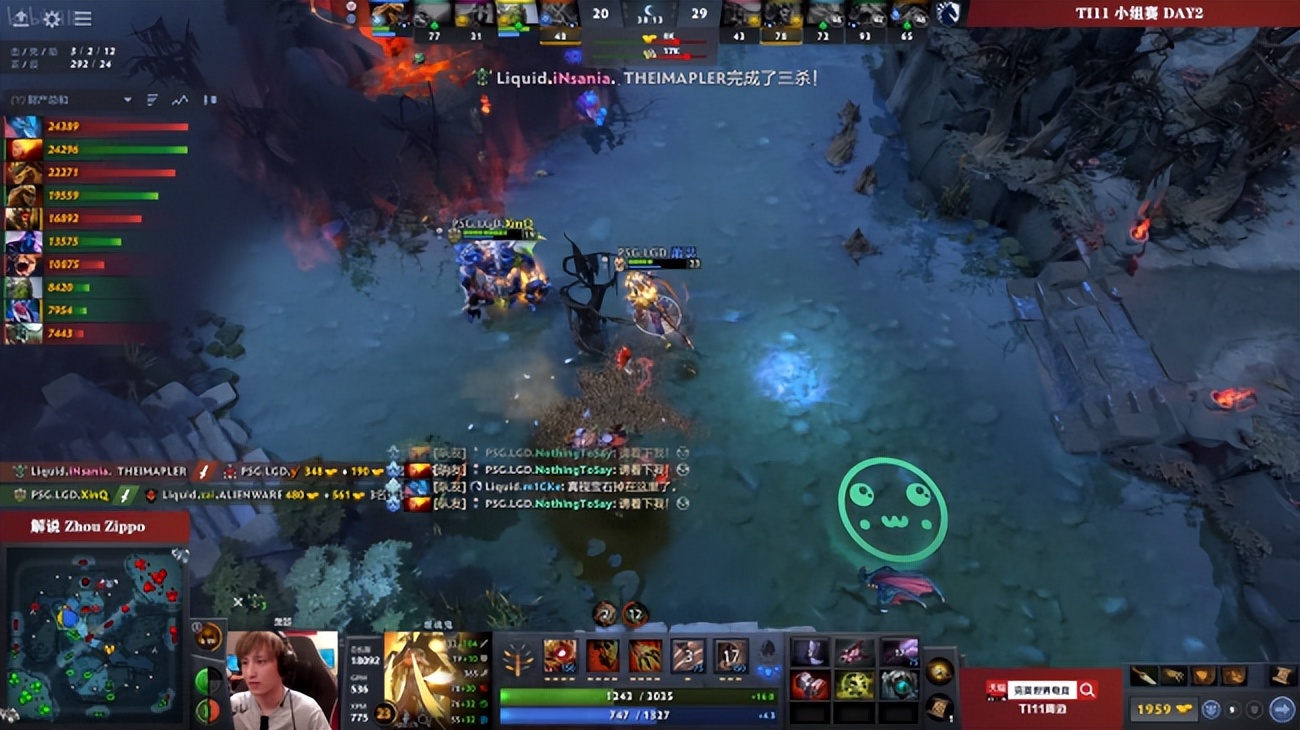The width and height of the screenshot is (1300, 730).
Task: Select the dagger item in the quickbuy row
Action: click(1143, 676)
